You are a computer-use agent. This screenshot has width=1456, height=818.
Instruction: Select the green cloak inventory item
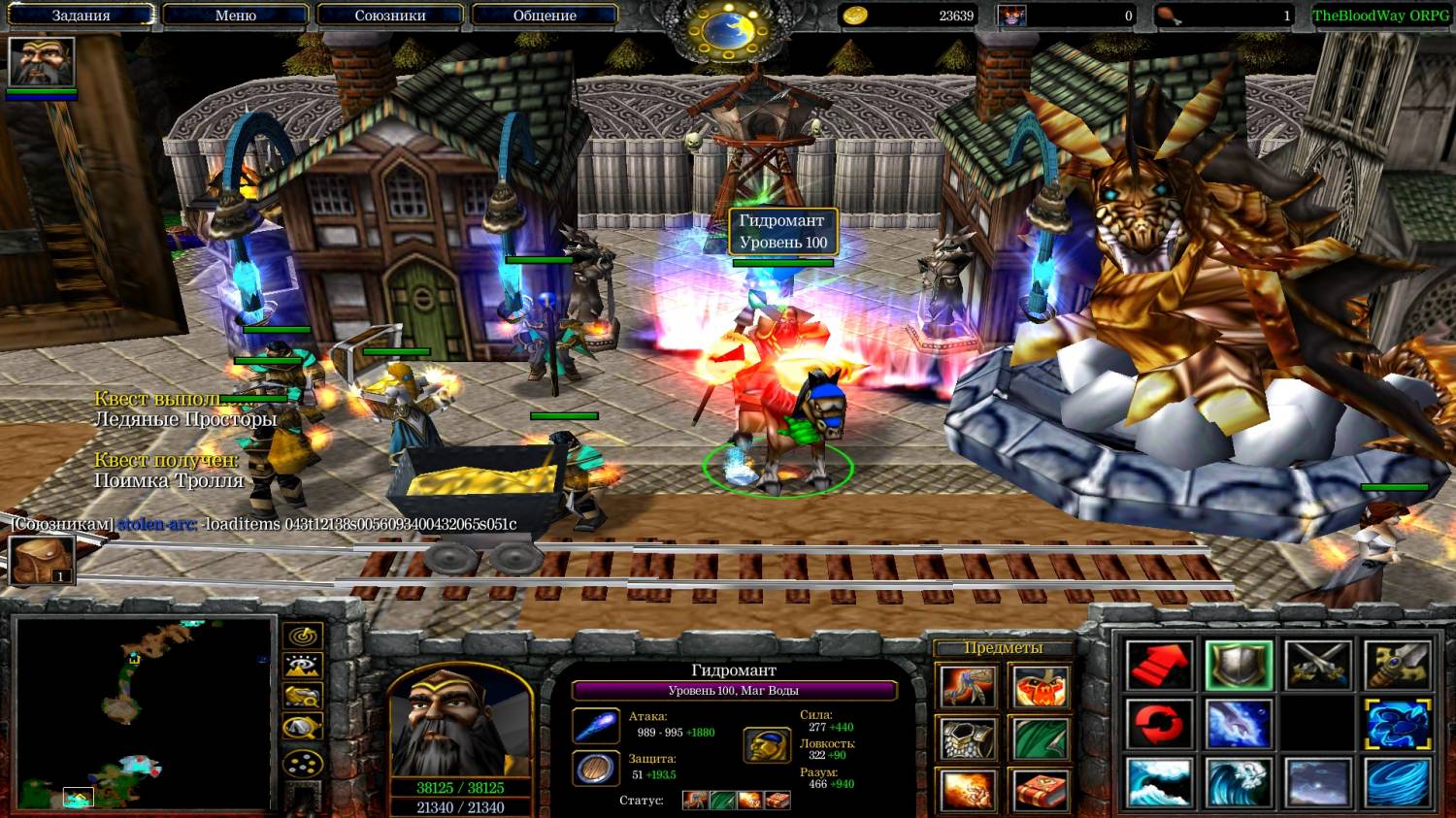tap(1040, 739)
